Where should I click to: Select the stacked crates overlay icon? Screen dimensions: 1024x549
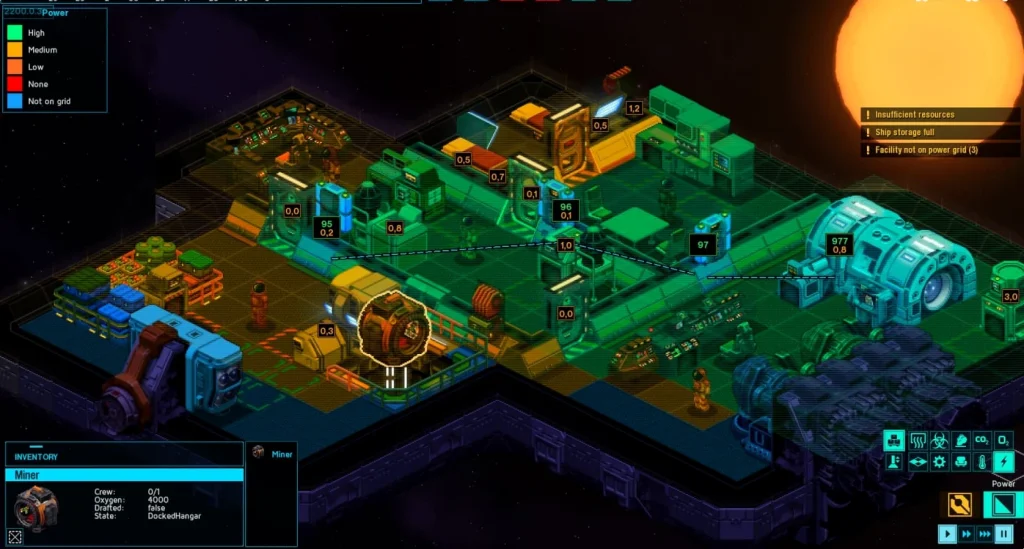(x=894, y=440)
